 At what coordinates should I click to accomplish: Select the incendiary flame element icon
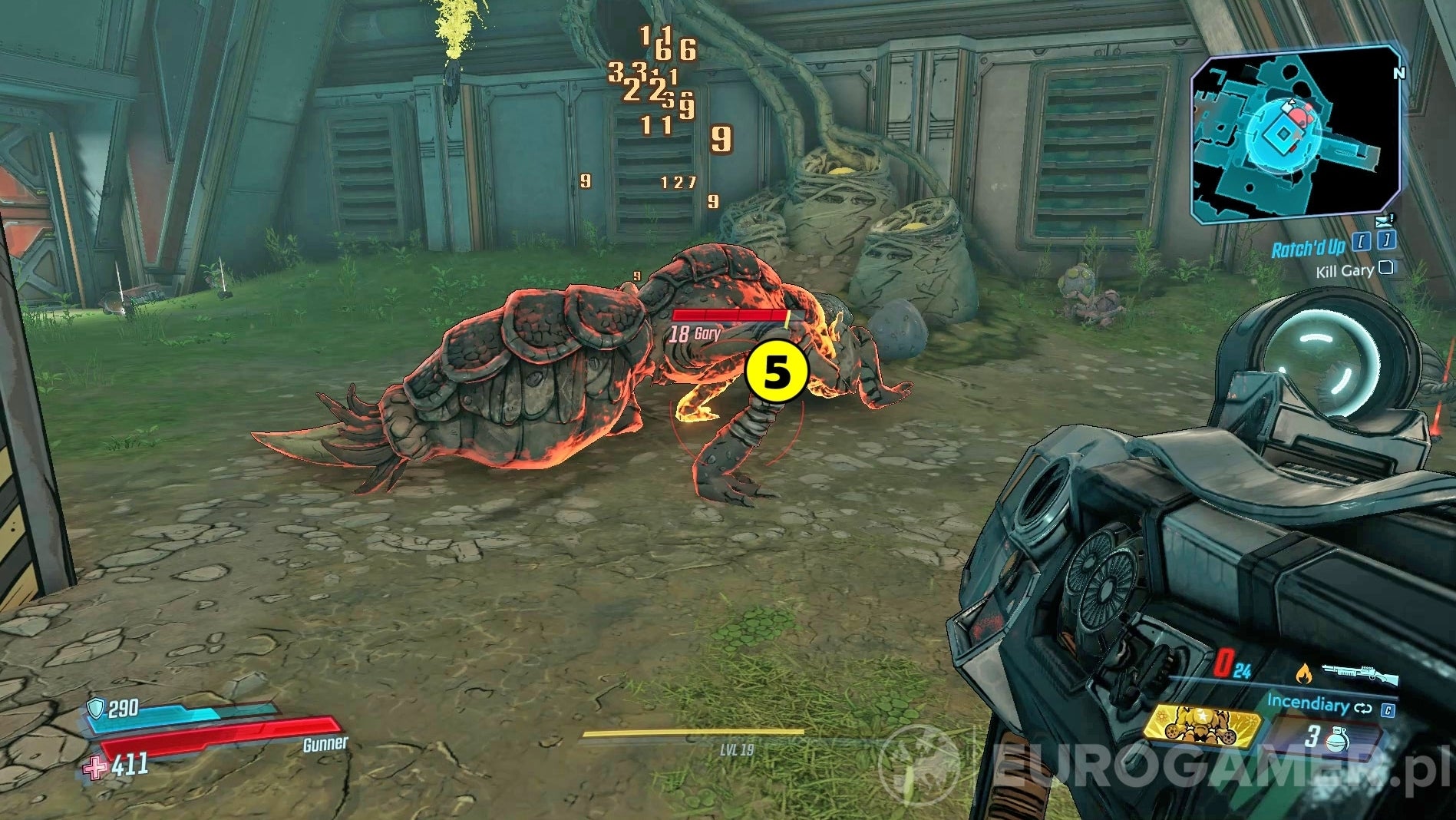(1305, 673)
